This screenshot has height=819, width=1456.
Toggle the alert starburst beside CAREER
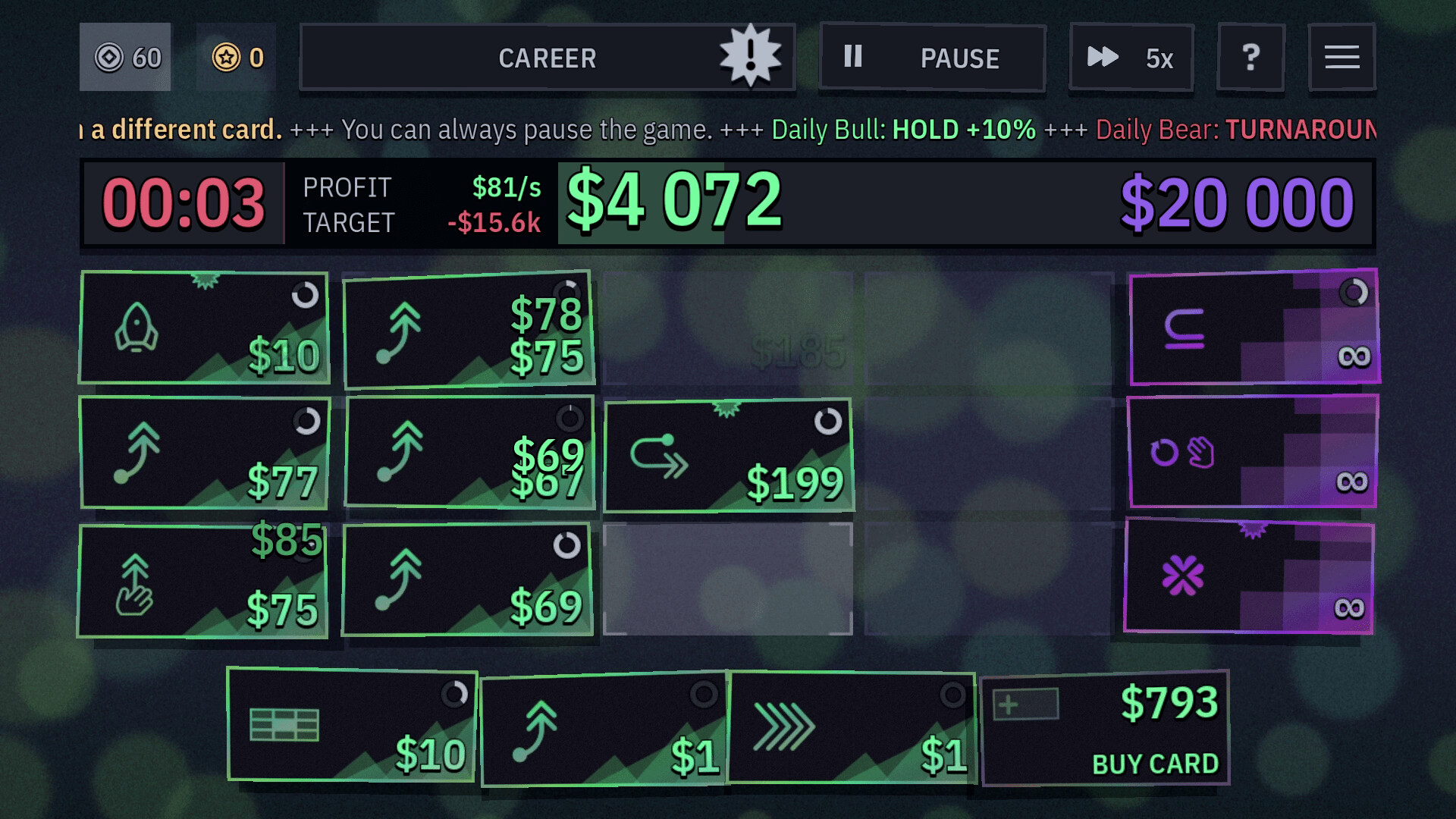(749, 55)
